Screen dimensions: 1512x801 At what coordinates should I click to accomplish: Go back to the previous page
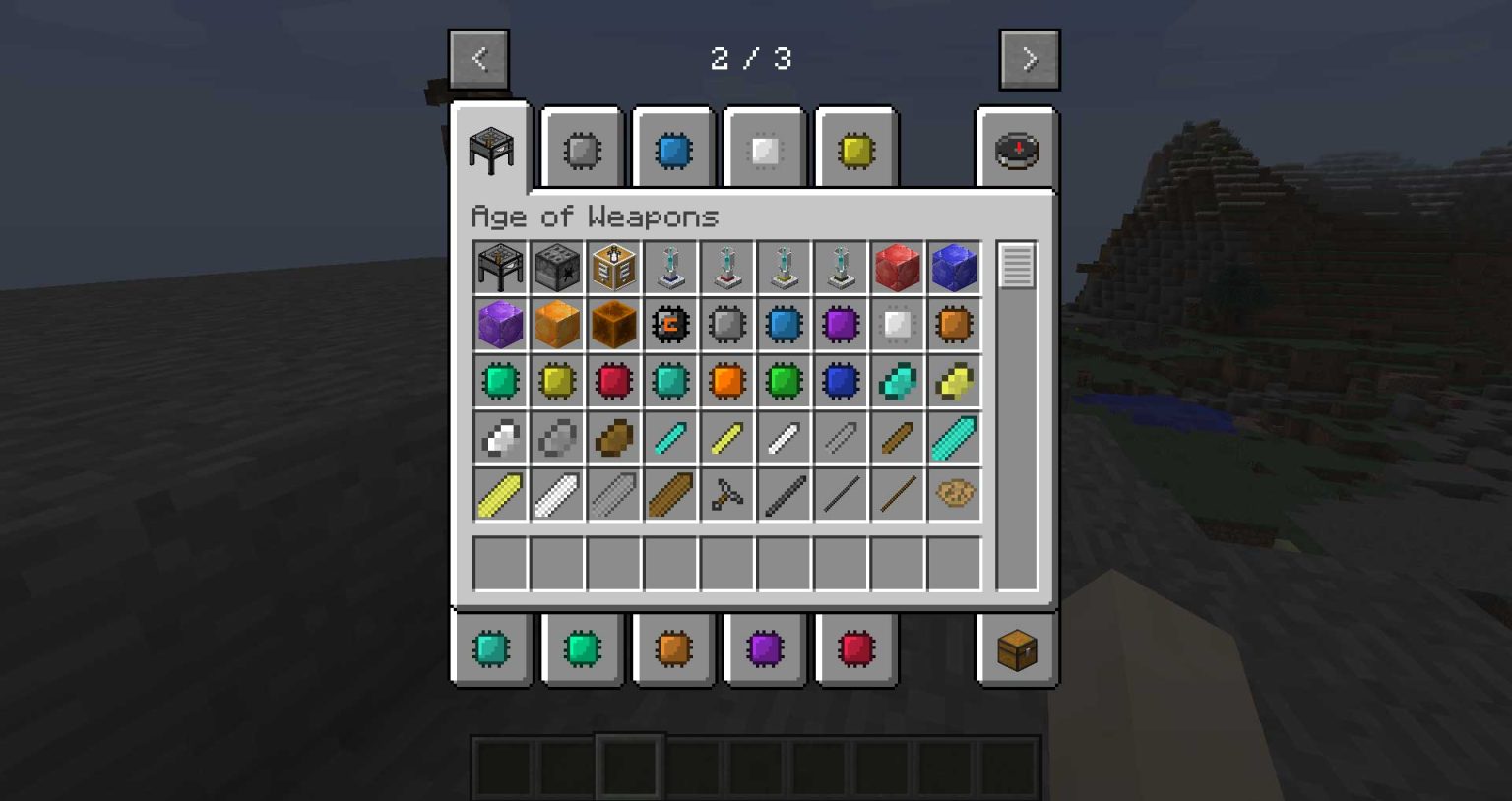(x=478, y=58)
